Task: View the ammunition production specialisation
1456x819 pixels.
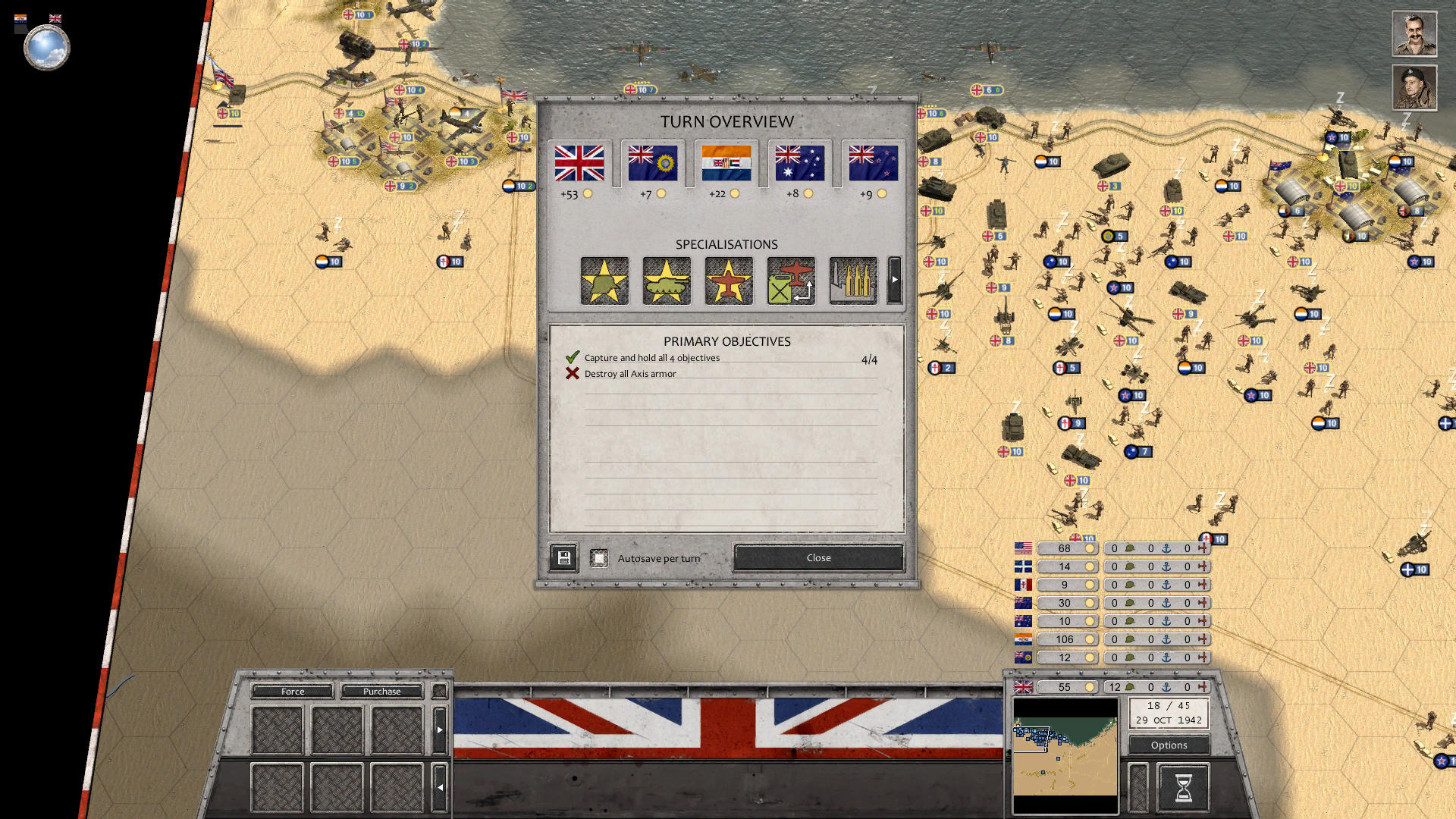Action: (x=853, y=280)
